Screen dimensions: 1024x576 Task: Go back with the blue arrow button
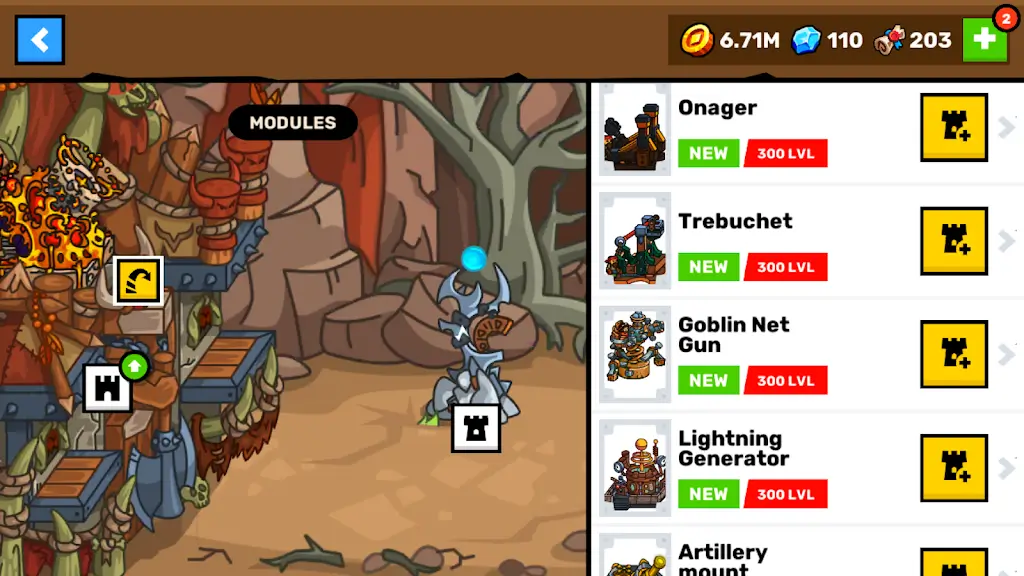coord(40,40)
